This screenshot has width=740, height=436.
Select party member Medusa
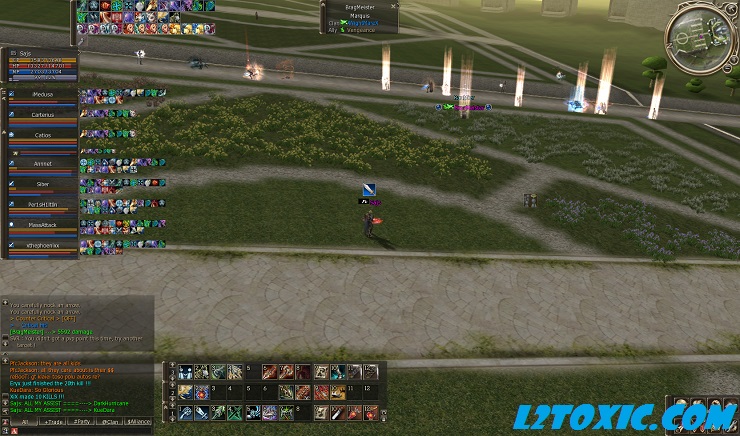pos(42,95)
